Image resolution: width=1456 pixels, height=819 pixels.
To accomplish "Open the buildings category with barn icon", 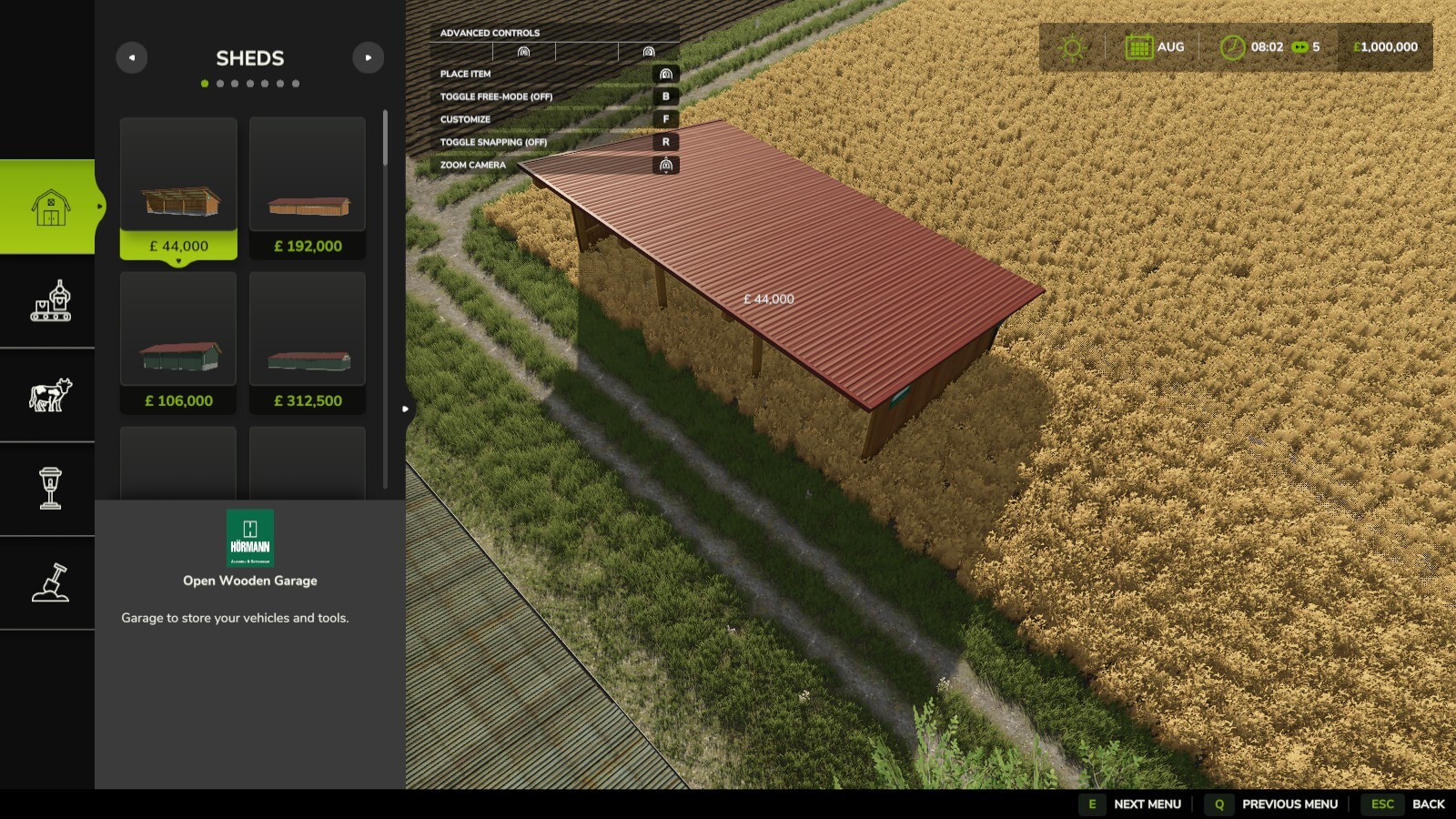I will click(51, 207).
